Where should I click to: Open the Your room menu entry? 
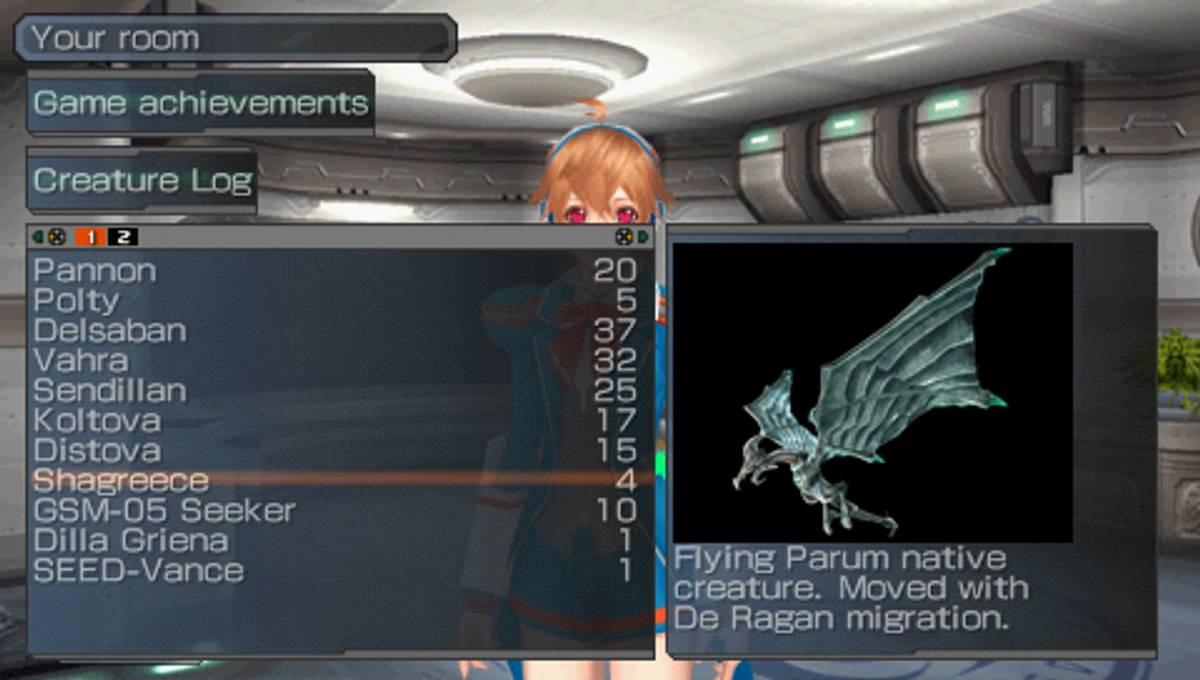(x=235, y=39)
